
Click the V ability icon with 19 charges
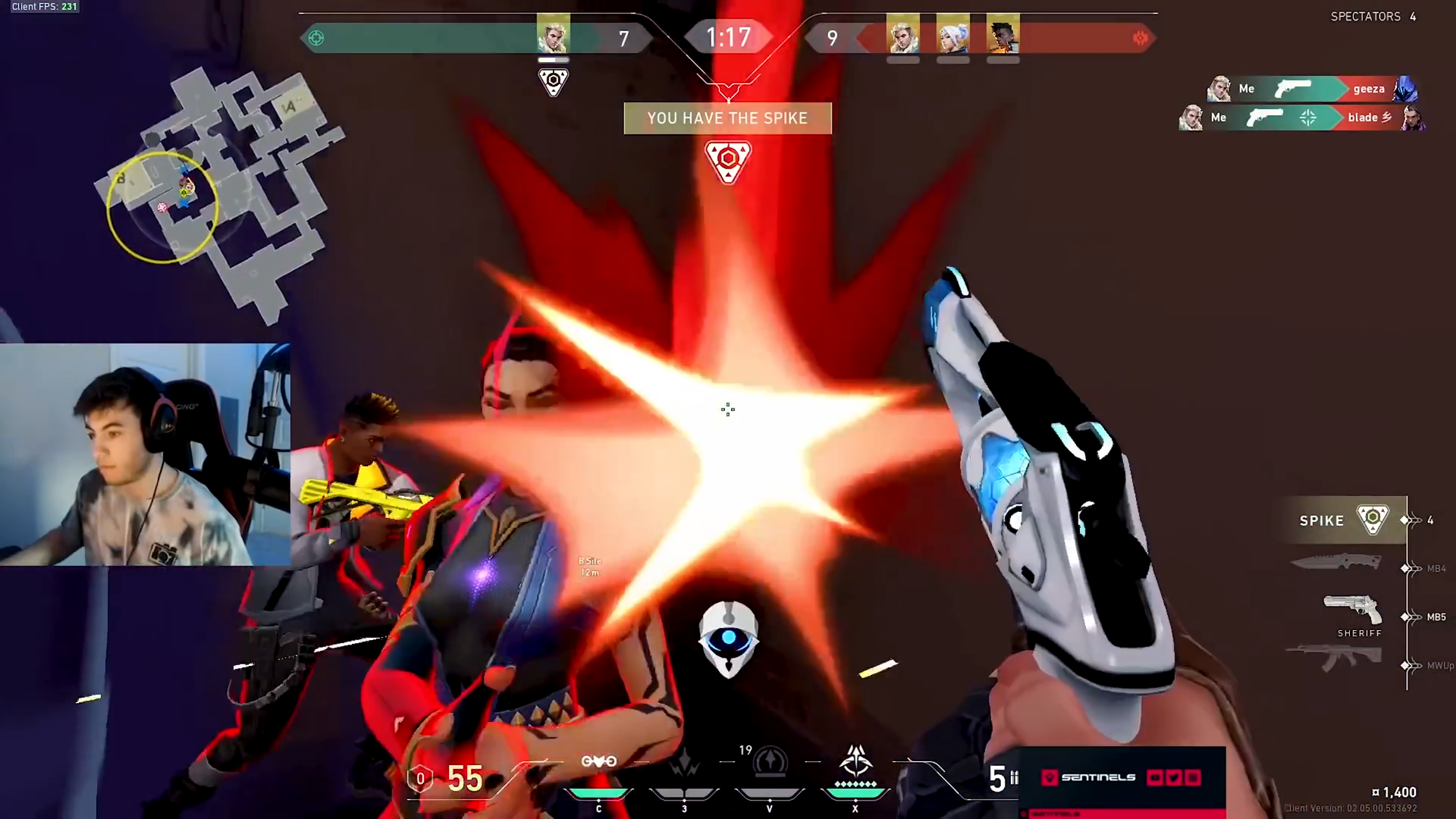[770, 762]
